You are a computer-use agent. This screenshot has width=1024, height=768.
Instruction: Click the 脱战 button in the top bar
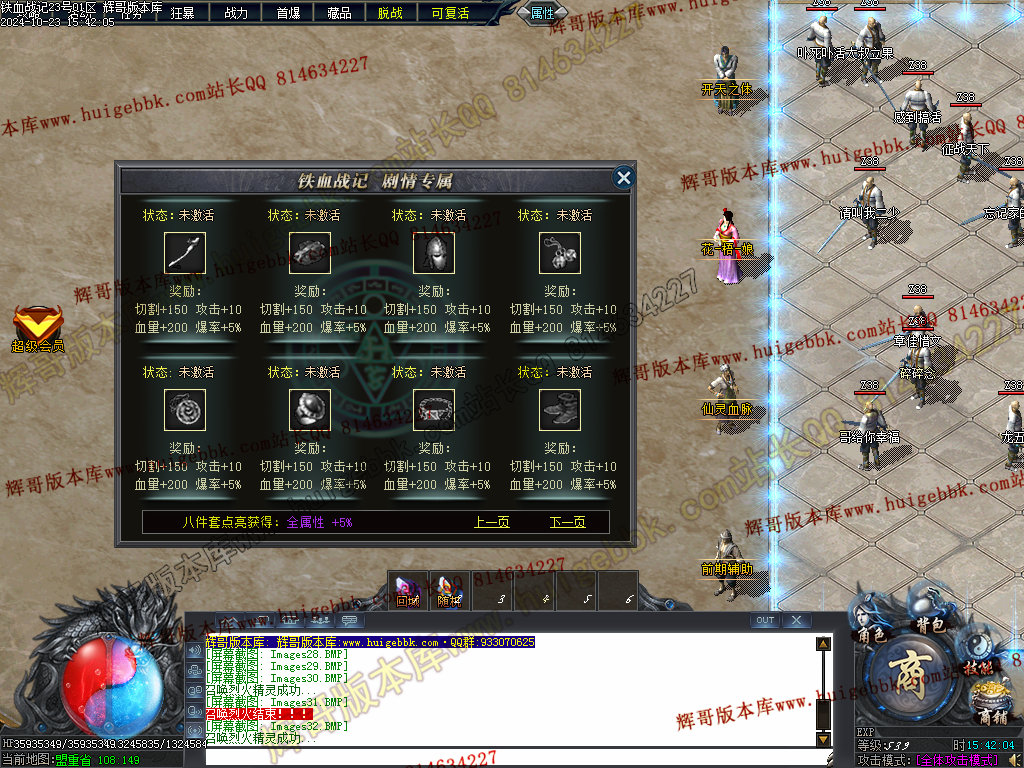tap(391, 13)
